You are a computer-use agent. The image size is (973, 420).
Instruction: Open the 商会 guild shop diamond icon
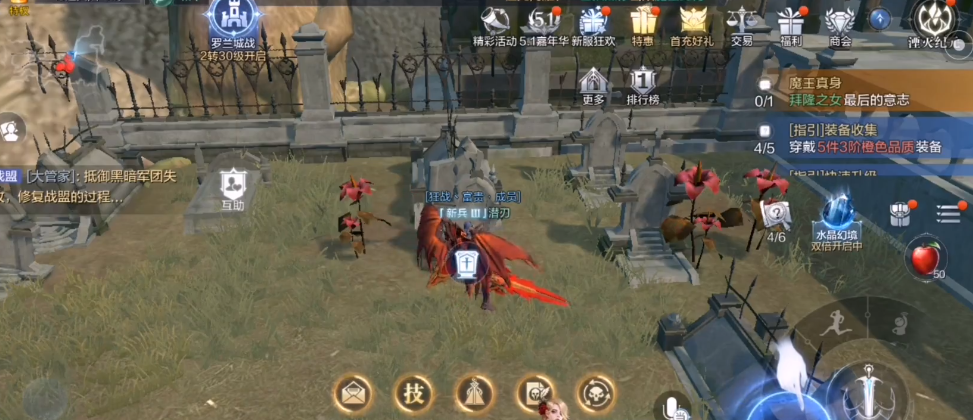pyautogui.click(x=840, y=22)
